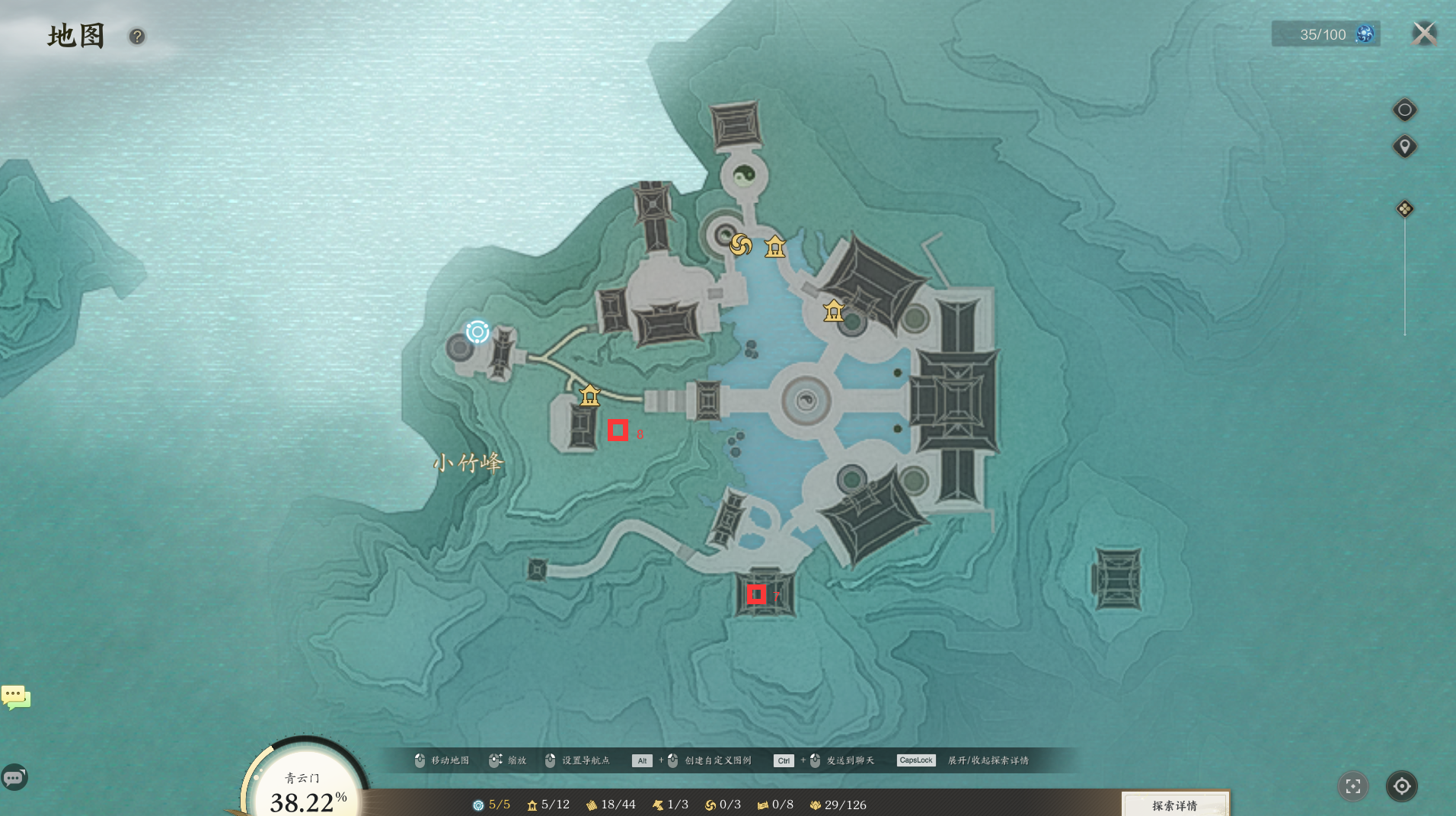Center the map on the player's location

1402,786
